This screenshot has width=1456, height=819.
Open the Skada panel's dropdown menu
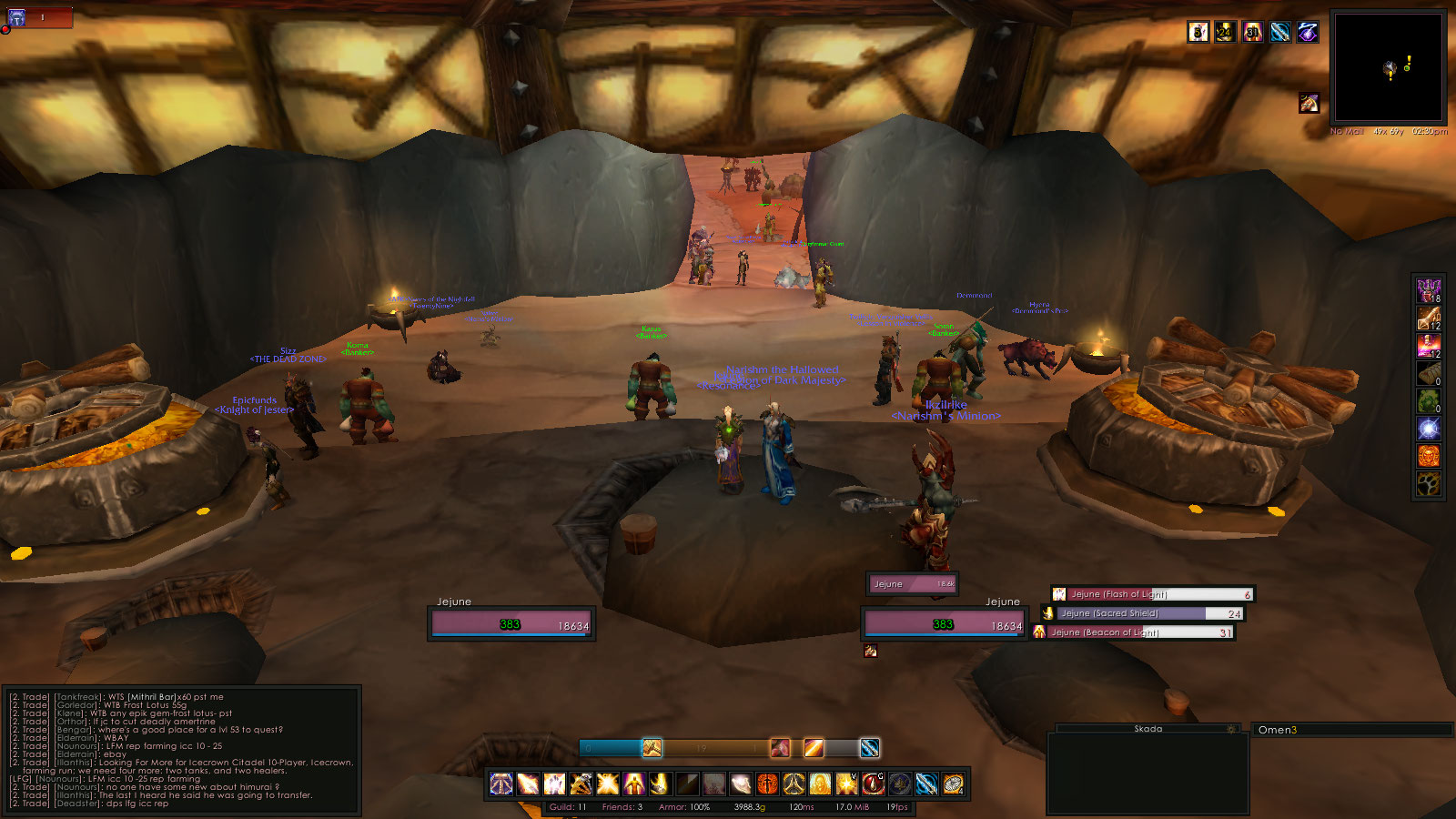point(1231,728)
